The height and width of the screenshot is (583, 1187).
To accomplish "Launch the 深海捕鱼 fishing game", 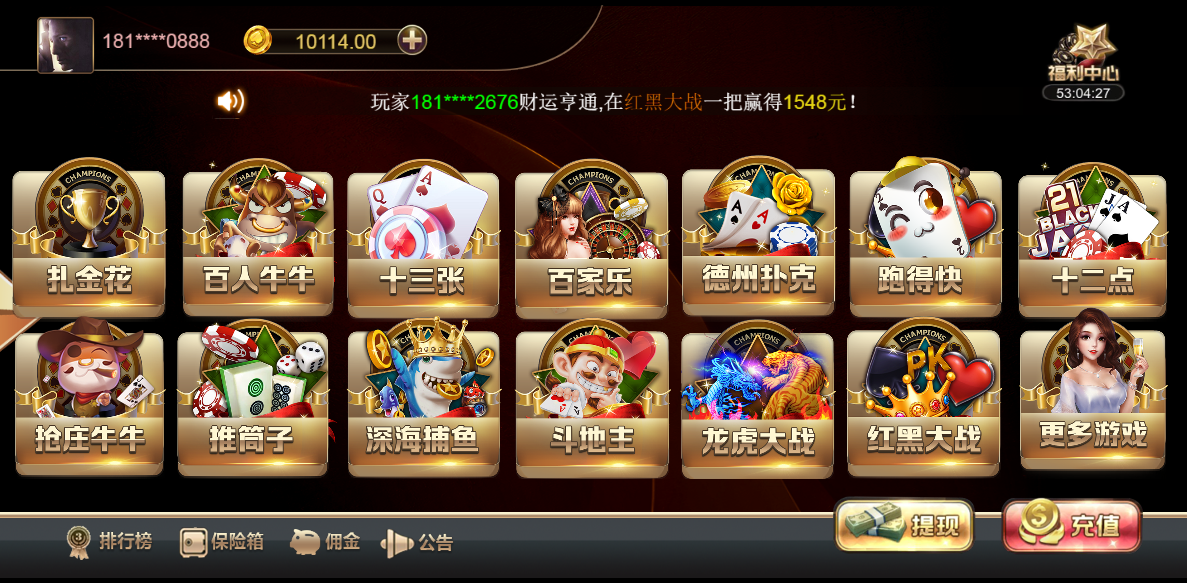I will coord(422,404).
